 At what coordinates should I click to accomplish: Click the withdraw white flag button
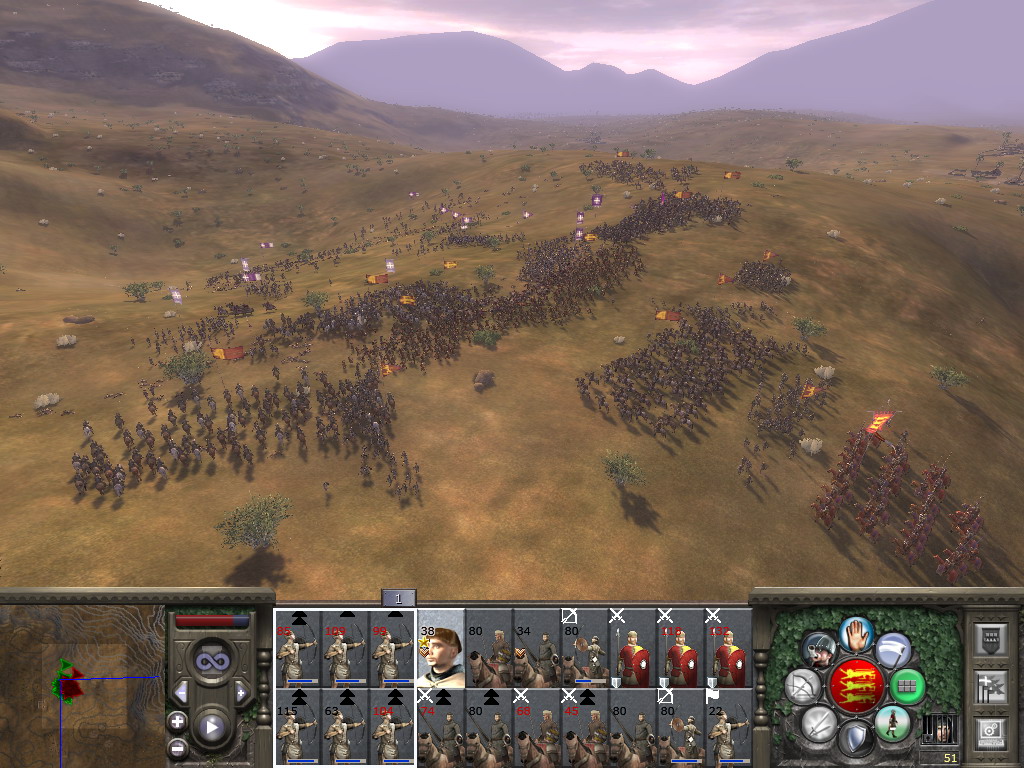(893, 650)
